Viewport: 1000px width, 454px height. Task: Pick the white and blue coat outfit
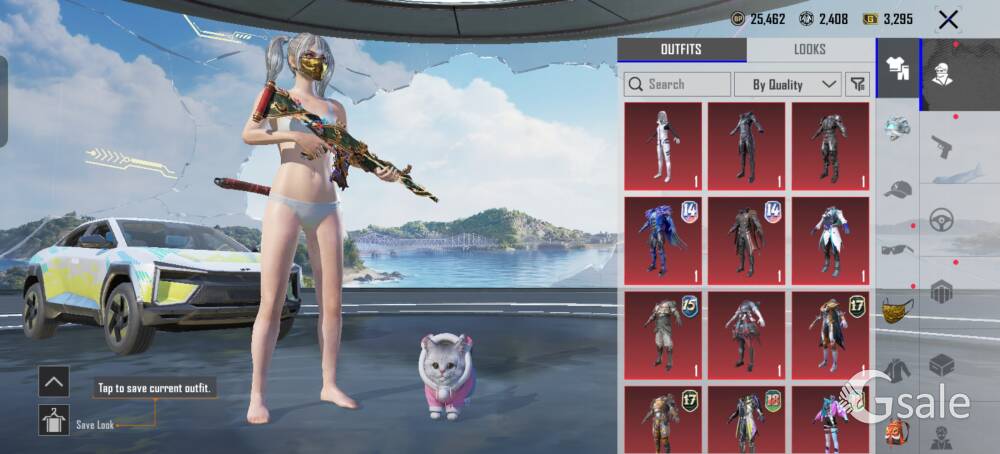830,240
